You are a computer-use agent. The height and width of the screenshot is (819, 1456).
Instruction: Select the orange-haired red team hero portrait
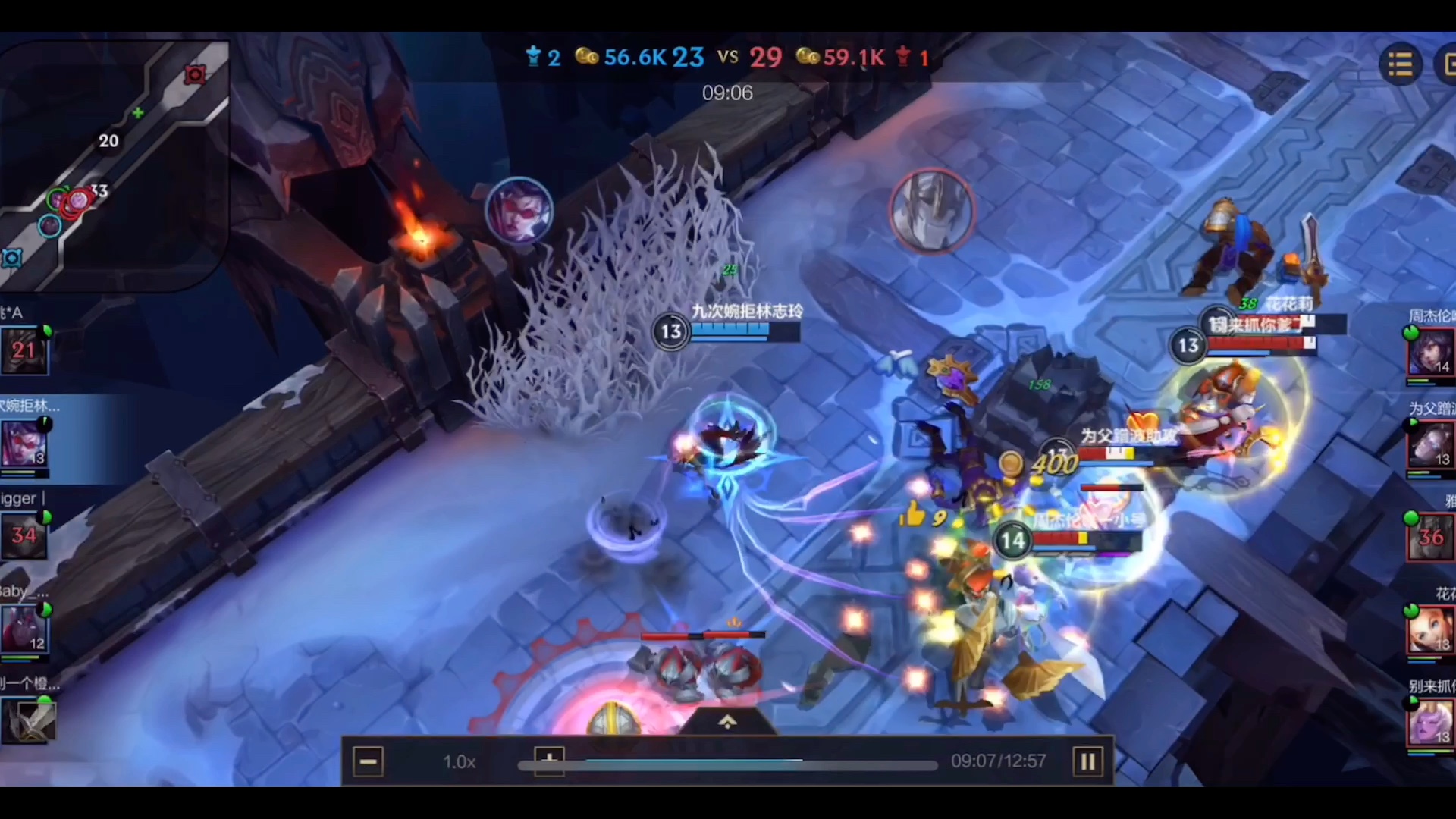(x=1430, y=629)
